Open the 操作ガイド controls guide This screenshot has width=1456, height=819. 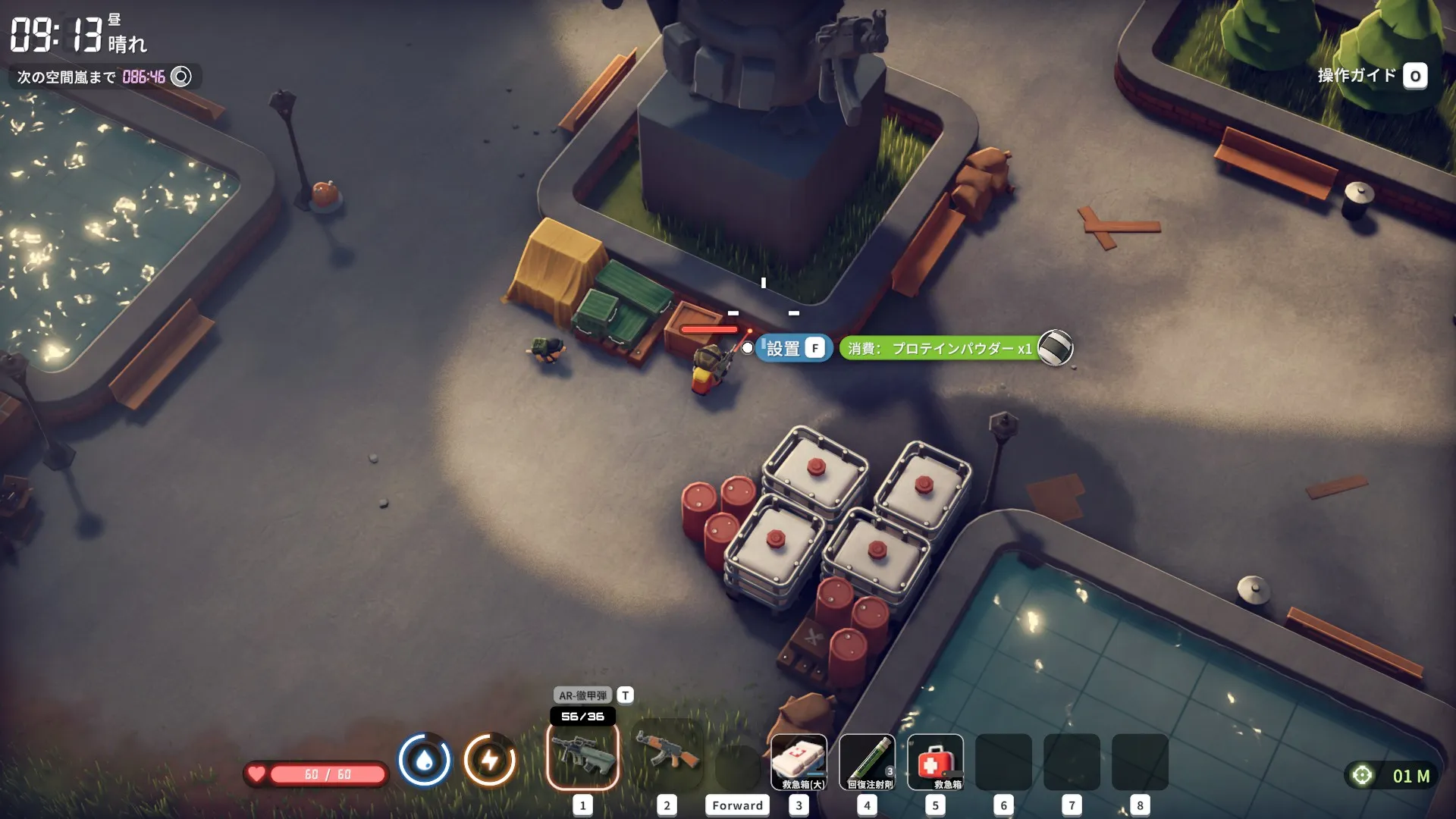click(1371, 76)
